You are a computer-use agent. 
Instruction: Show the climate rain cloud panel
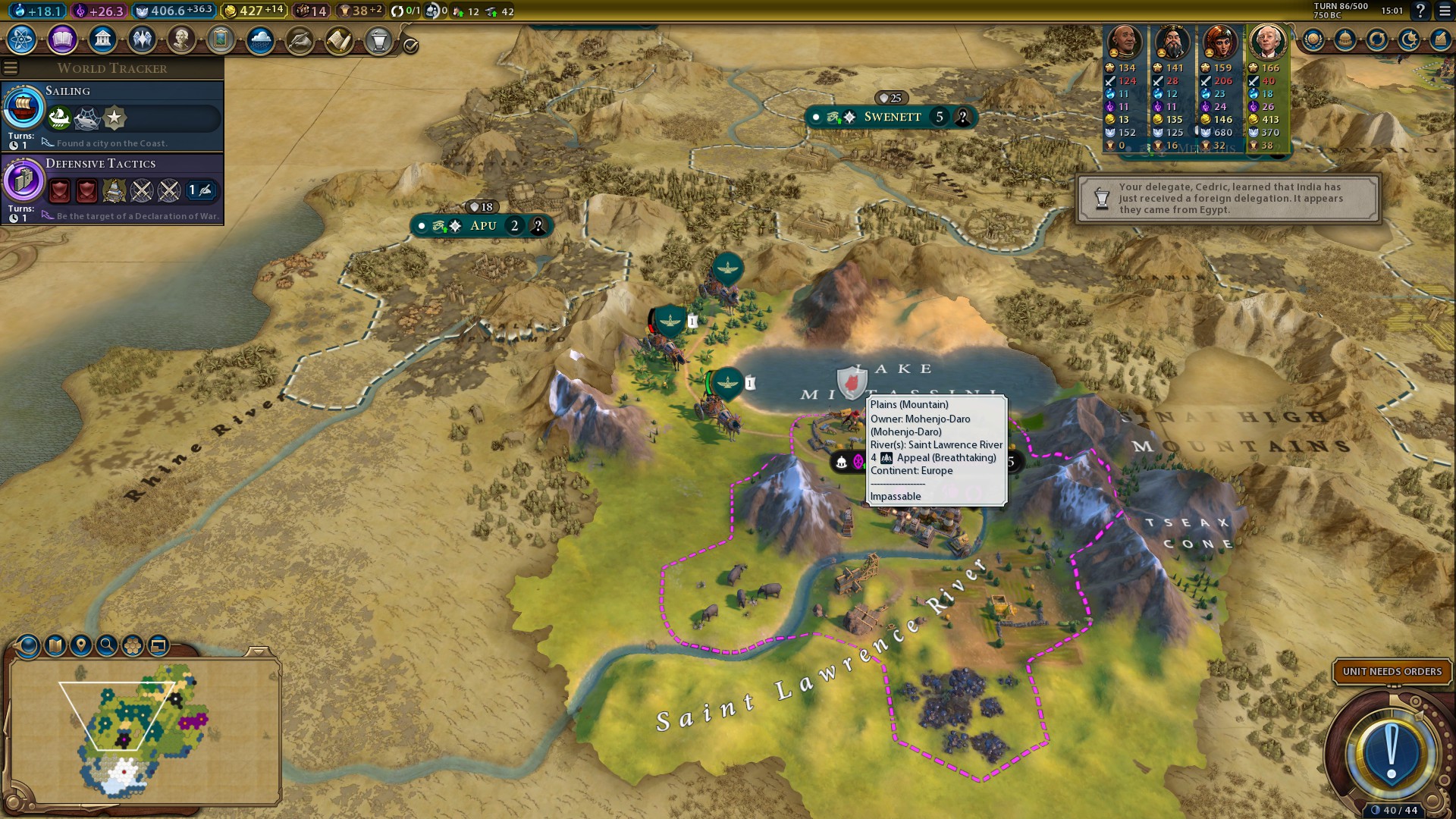tap(260, 39)
